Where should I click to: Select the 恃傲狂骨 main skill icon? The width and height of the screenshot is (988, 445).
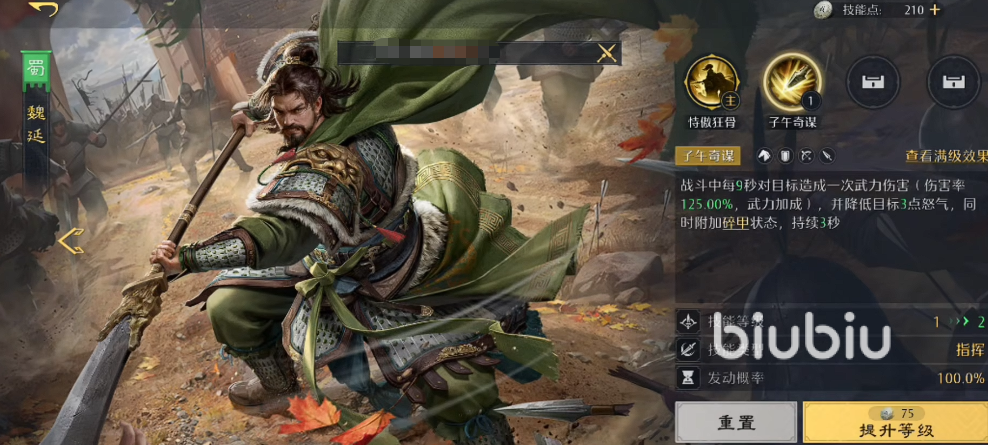[x=711, y=82]
